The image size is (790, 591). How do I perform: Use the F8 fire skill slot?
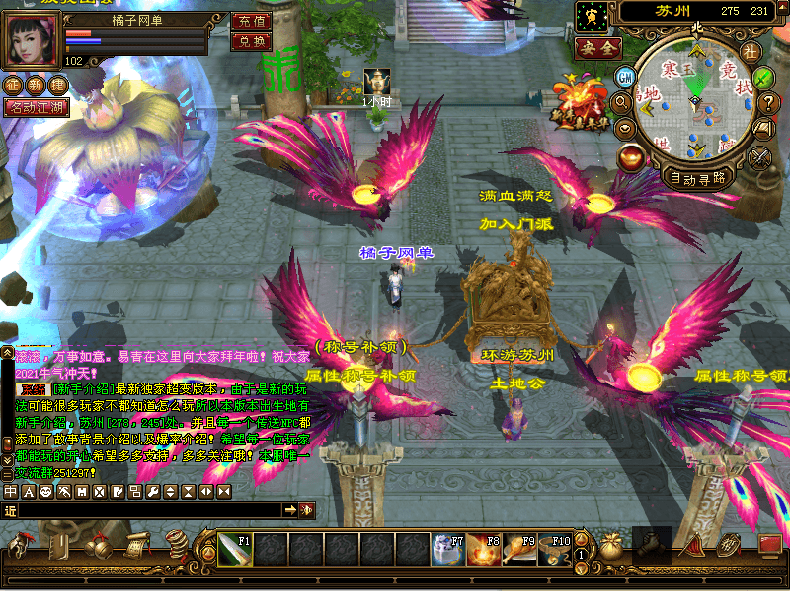(x=485, y=549)
